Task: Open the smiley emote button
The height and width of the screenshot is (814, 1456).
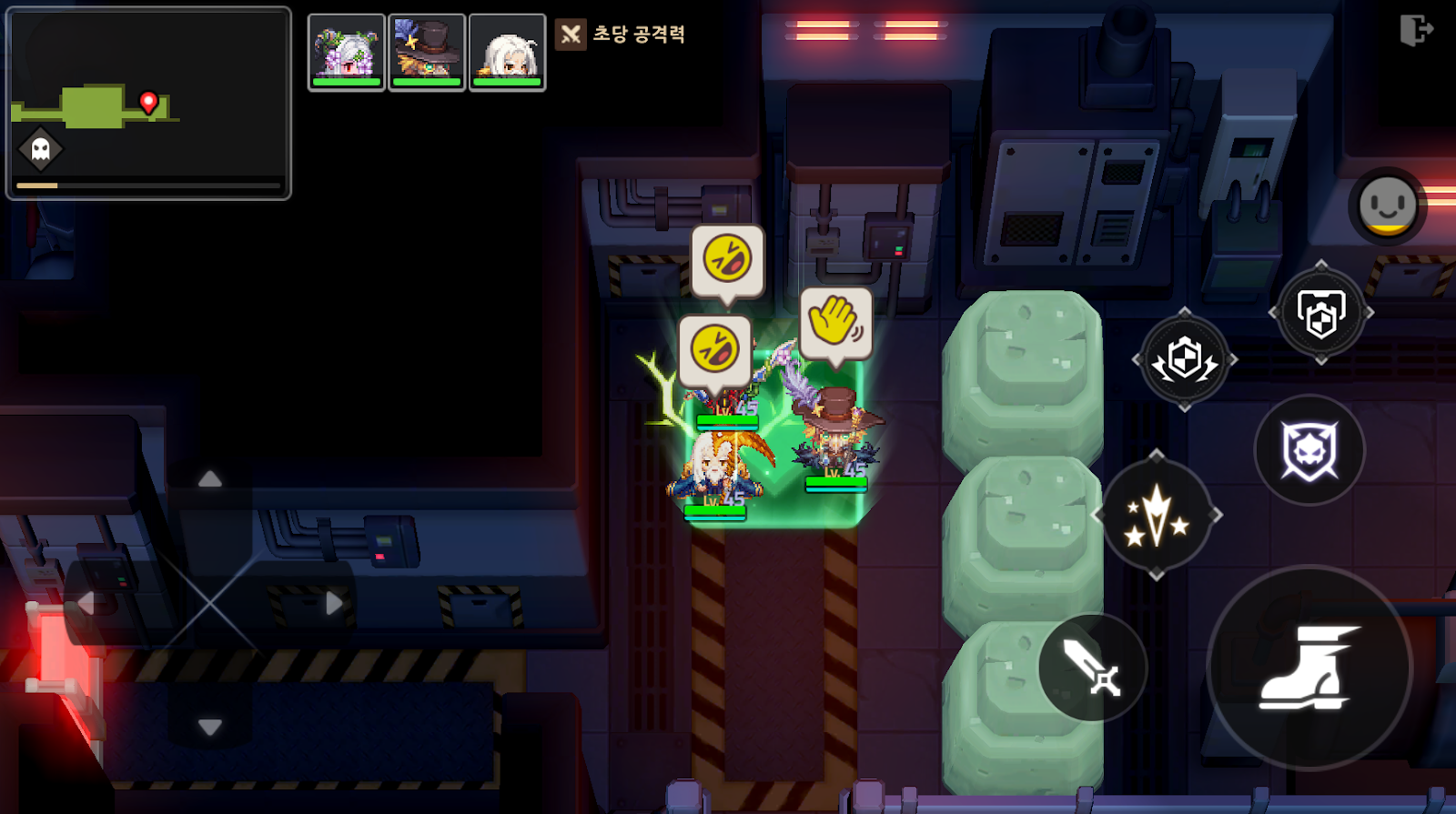Action: click(x=1387, y=206)
